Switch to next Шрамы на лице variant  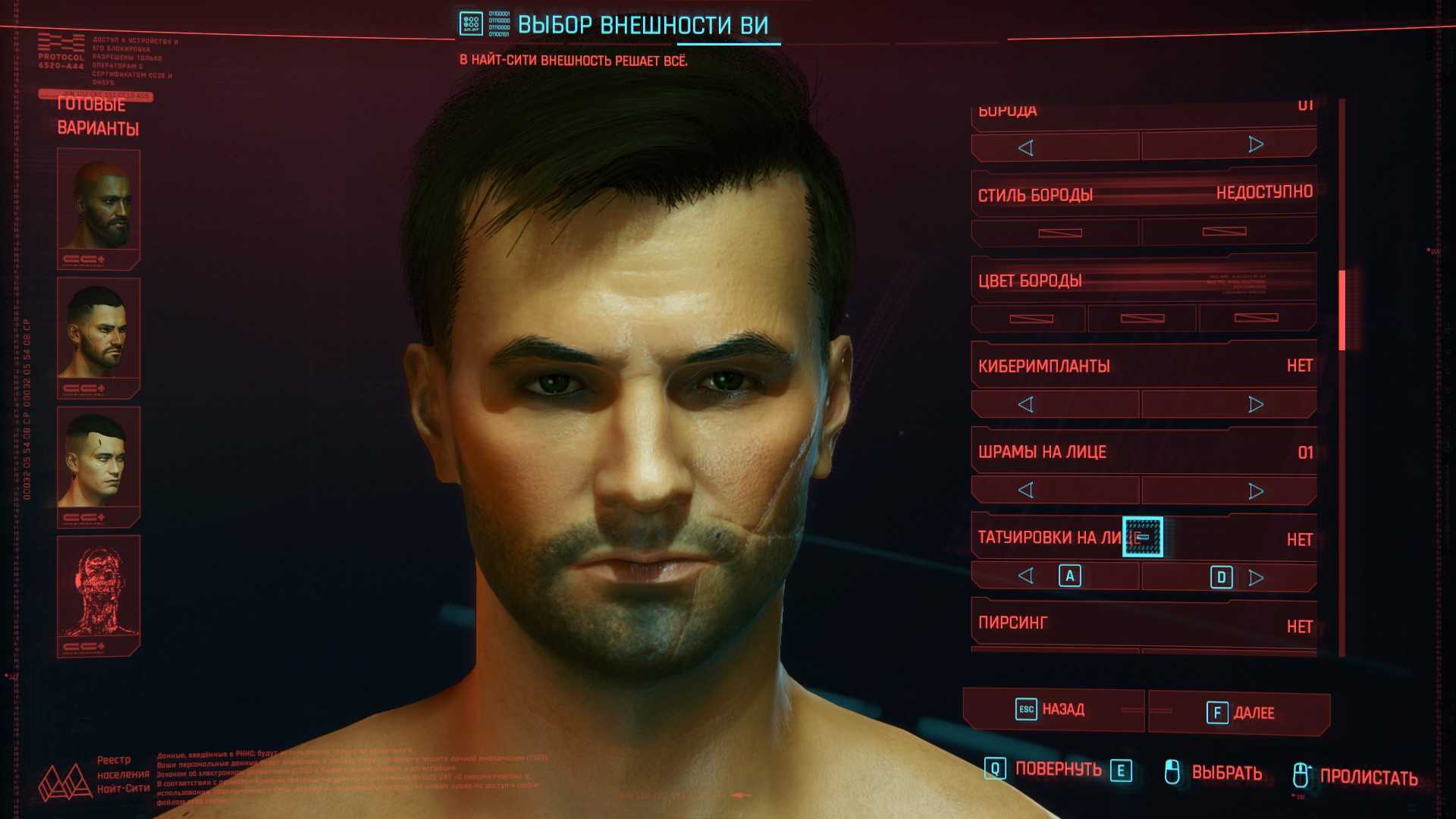(1255, 491)
